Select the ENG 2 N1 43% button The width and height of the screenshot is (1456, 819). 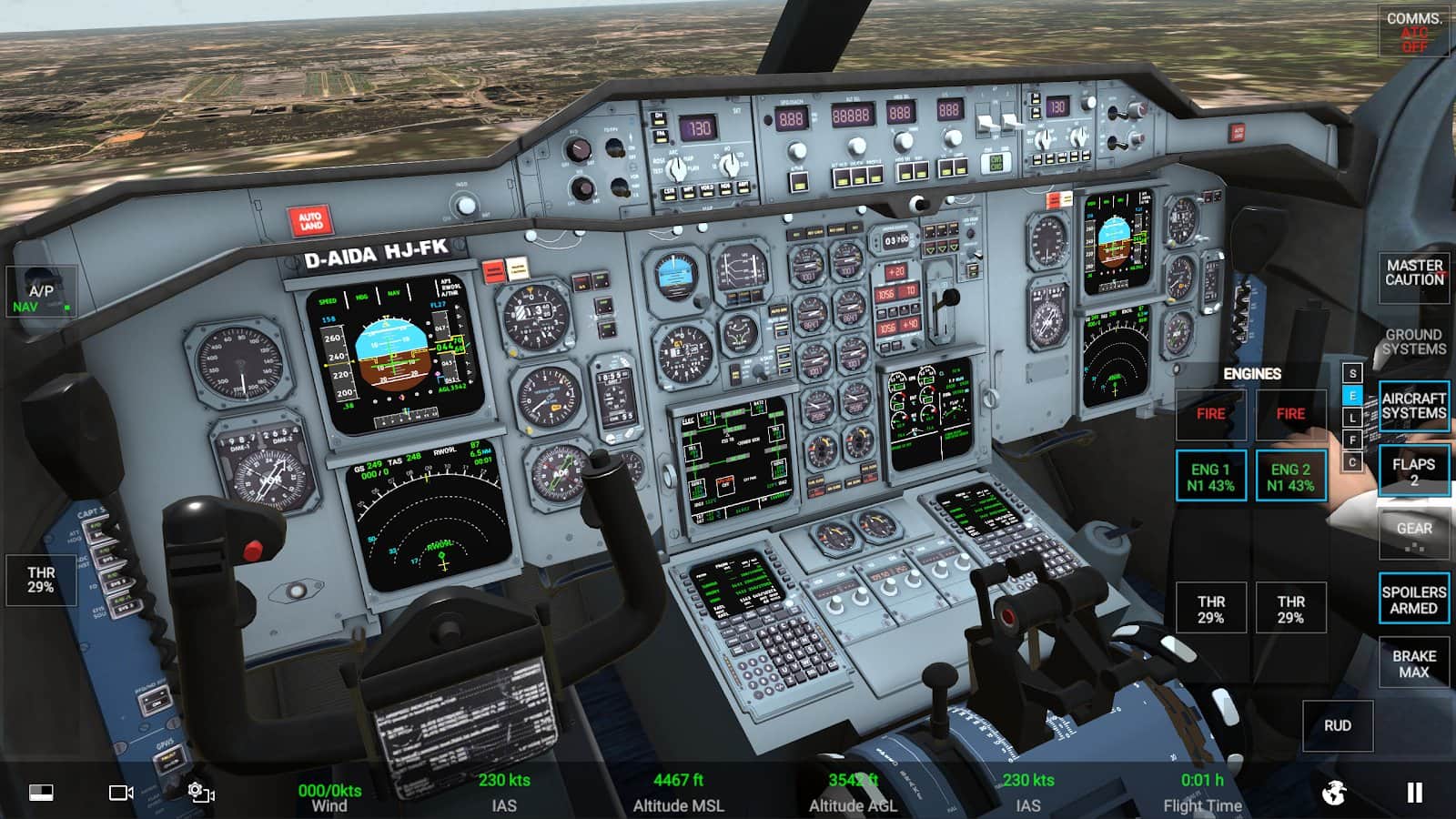click(1290, 477)
